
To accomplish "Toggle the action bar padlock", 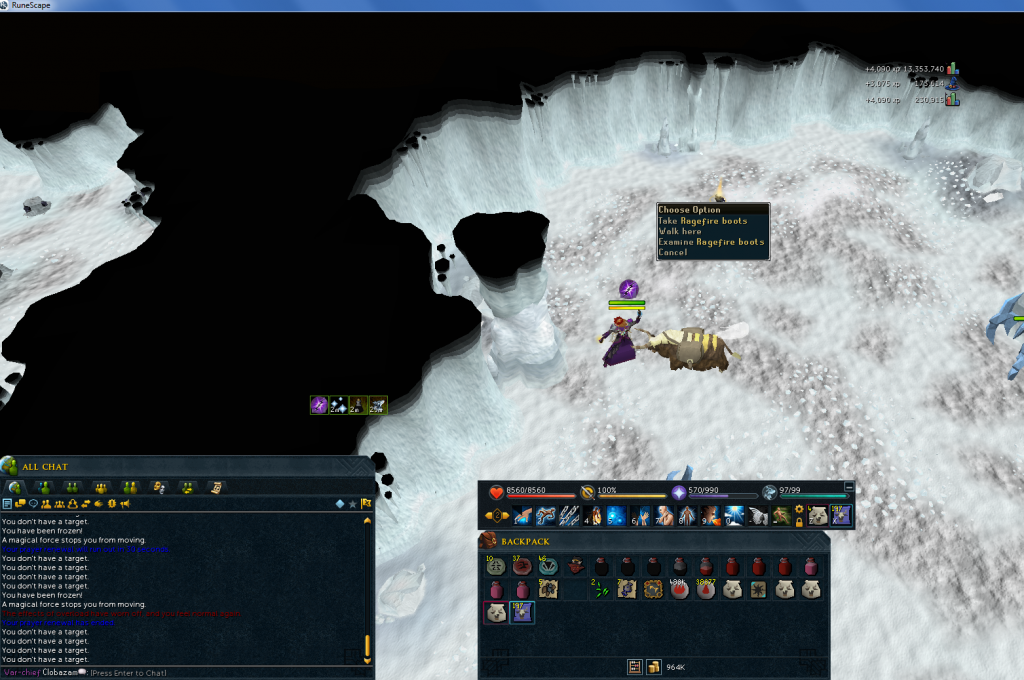I will point(799,522).
